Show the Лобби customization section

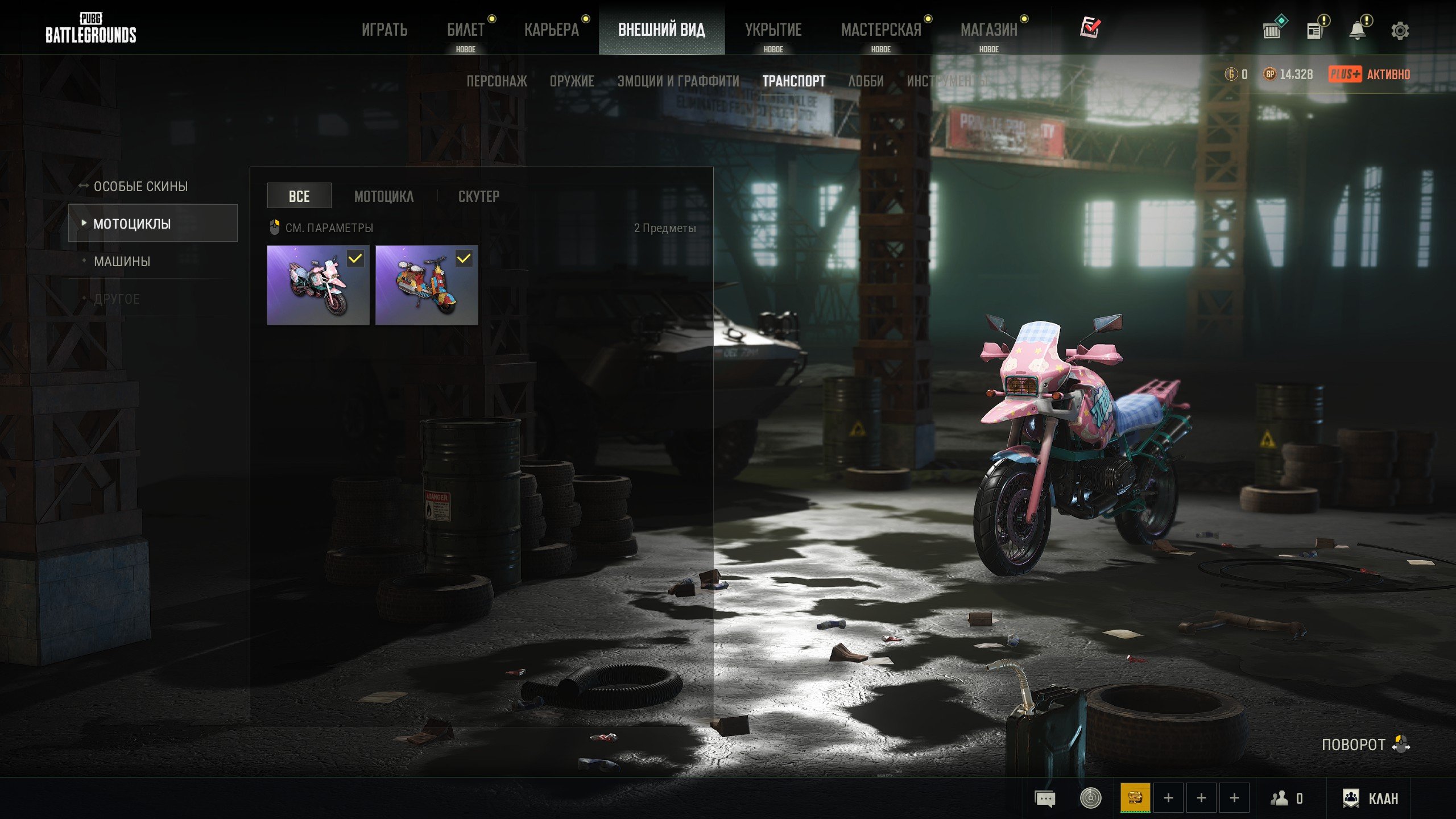866,81
